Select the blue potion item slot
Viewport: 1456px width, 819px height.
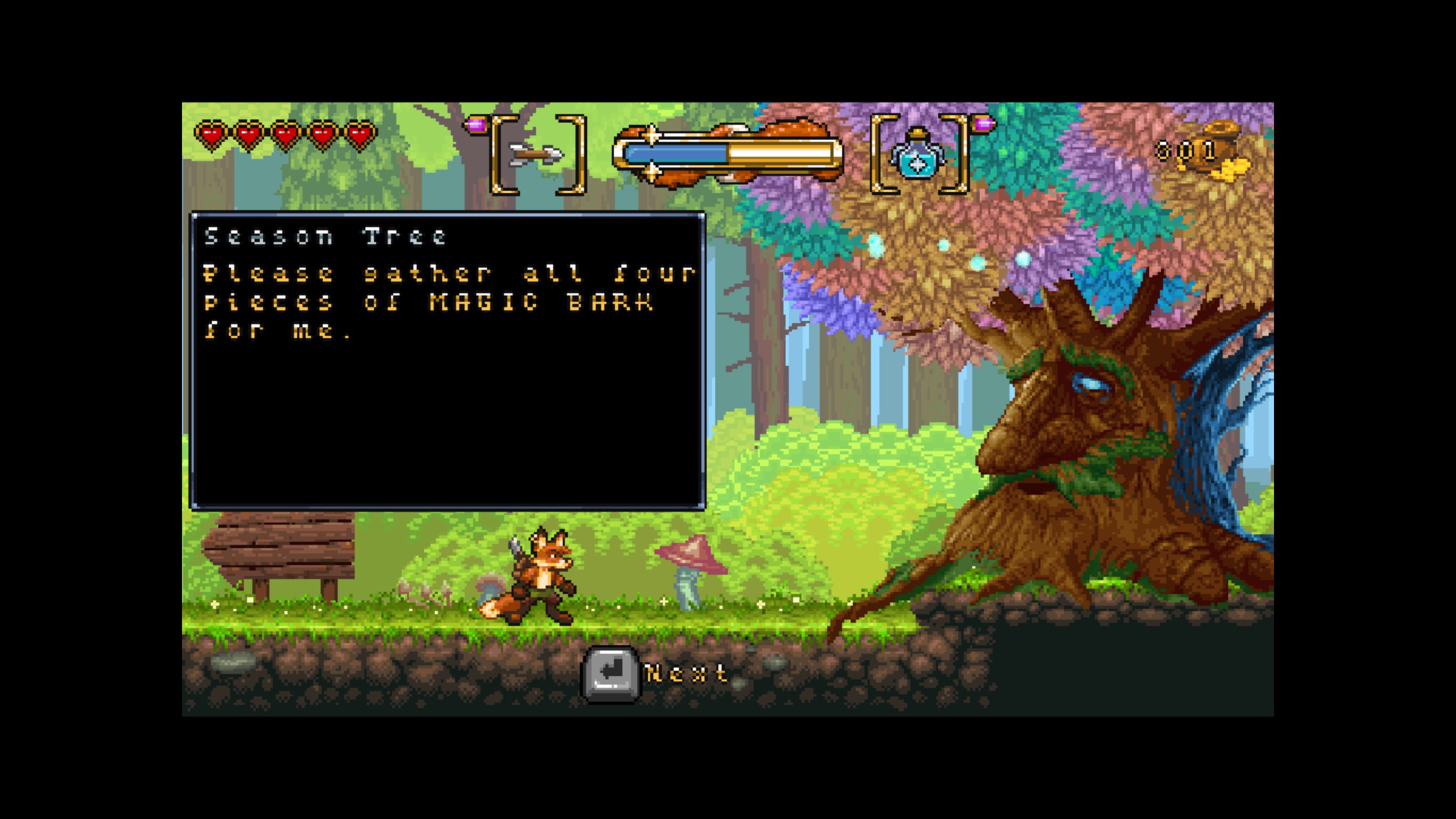[x=918, y=155]
